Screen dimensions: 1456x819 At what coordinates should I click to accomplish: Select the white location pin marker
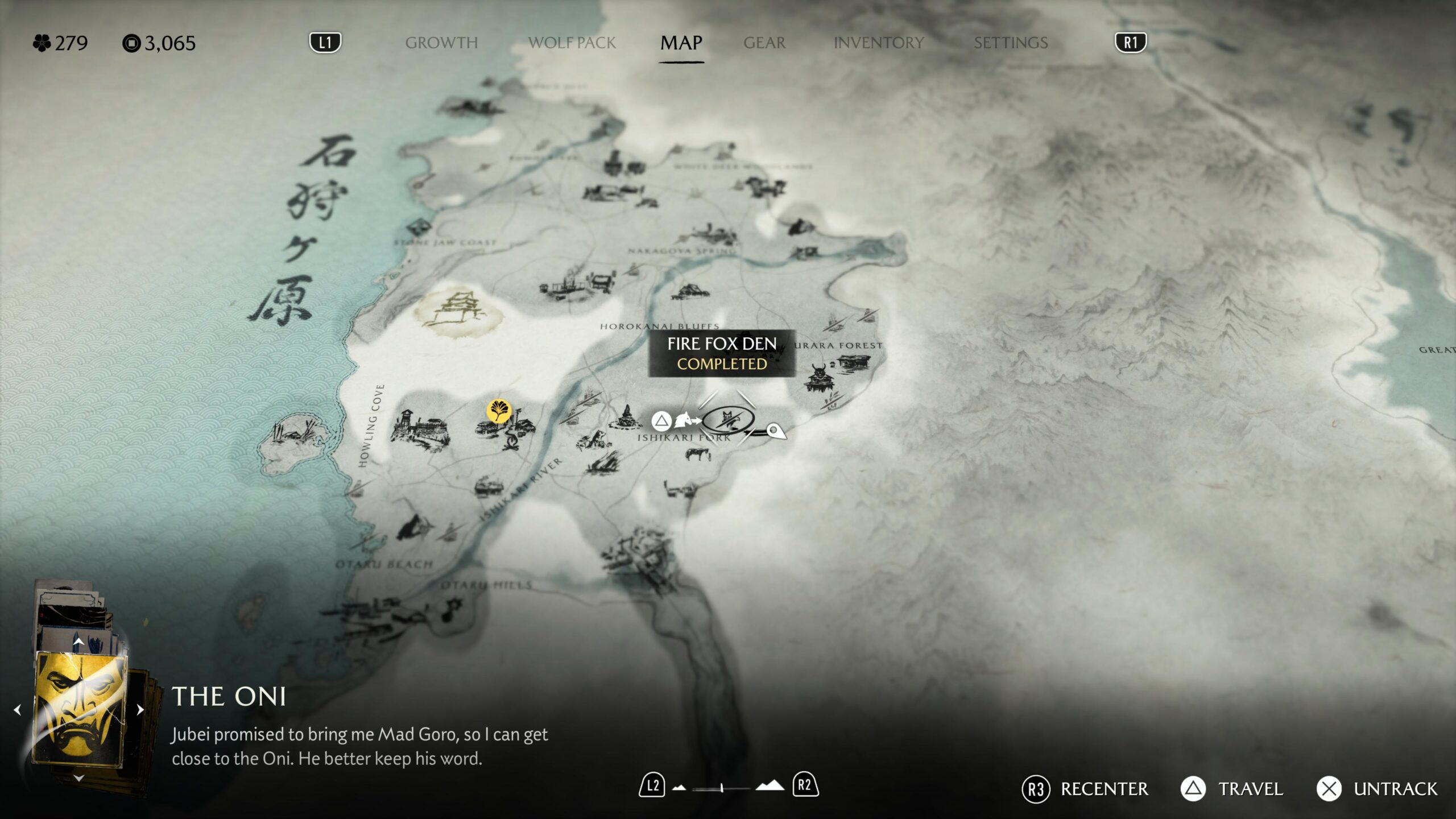click(775, 431)
